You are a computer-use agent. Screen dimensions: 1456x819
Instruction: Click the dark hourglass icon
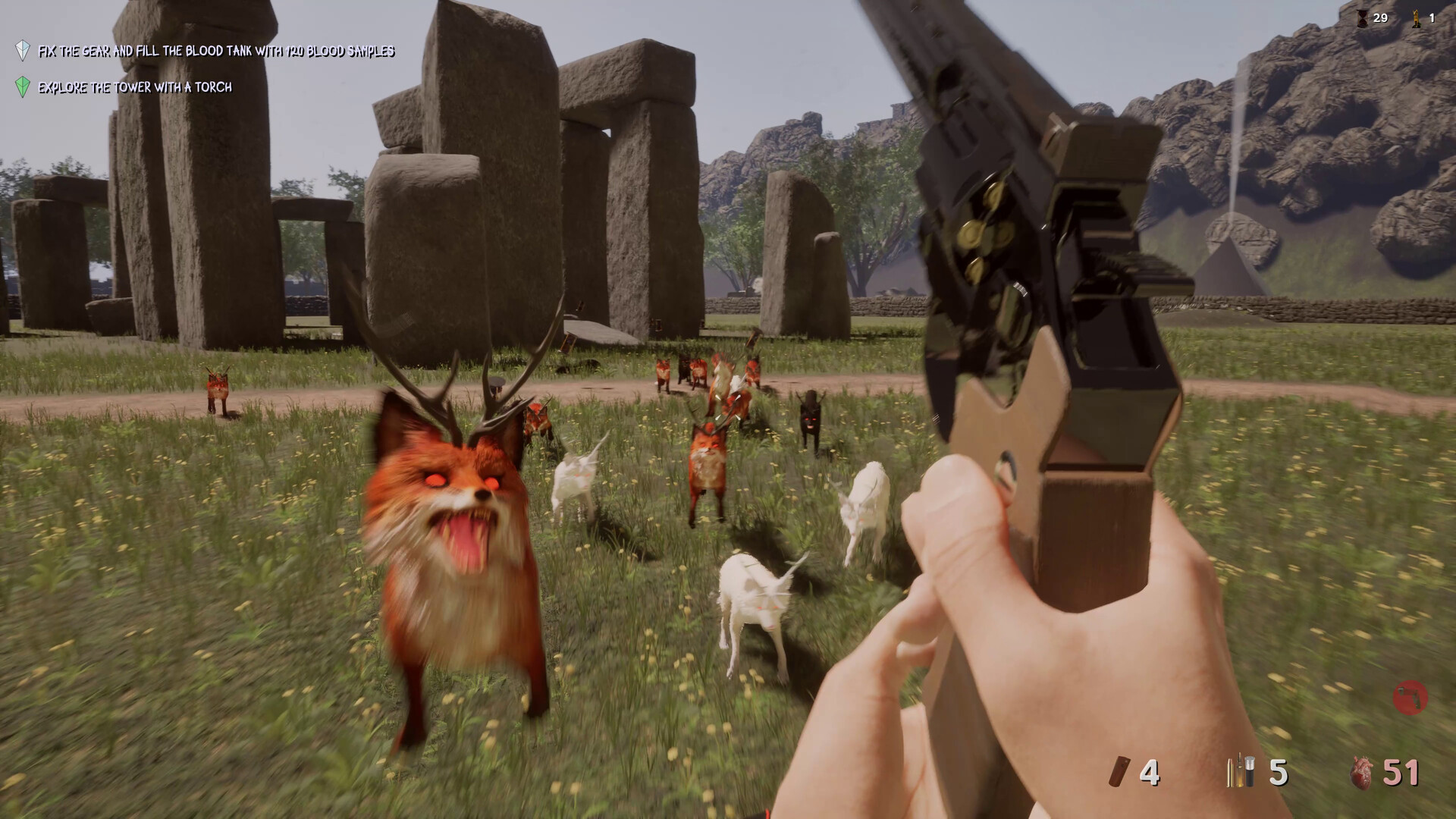[1363, 18]
